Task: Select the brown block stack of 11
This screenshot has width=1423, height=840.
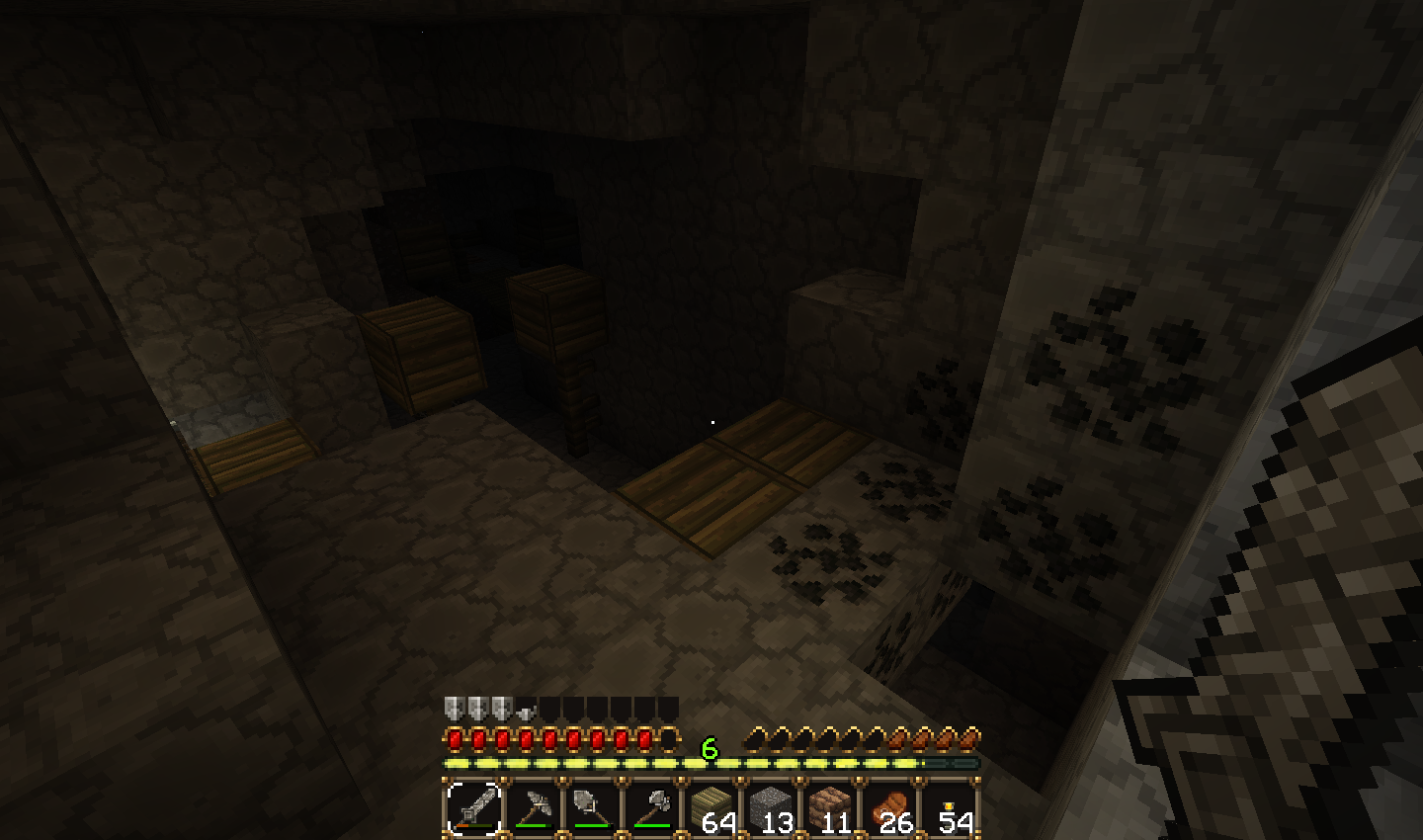Action: tap(830, 808)
